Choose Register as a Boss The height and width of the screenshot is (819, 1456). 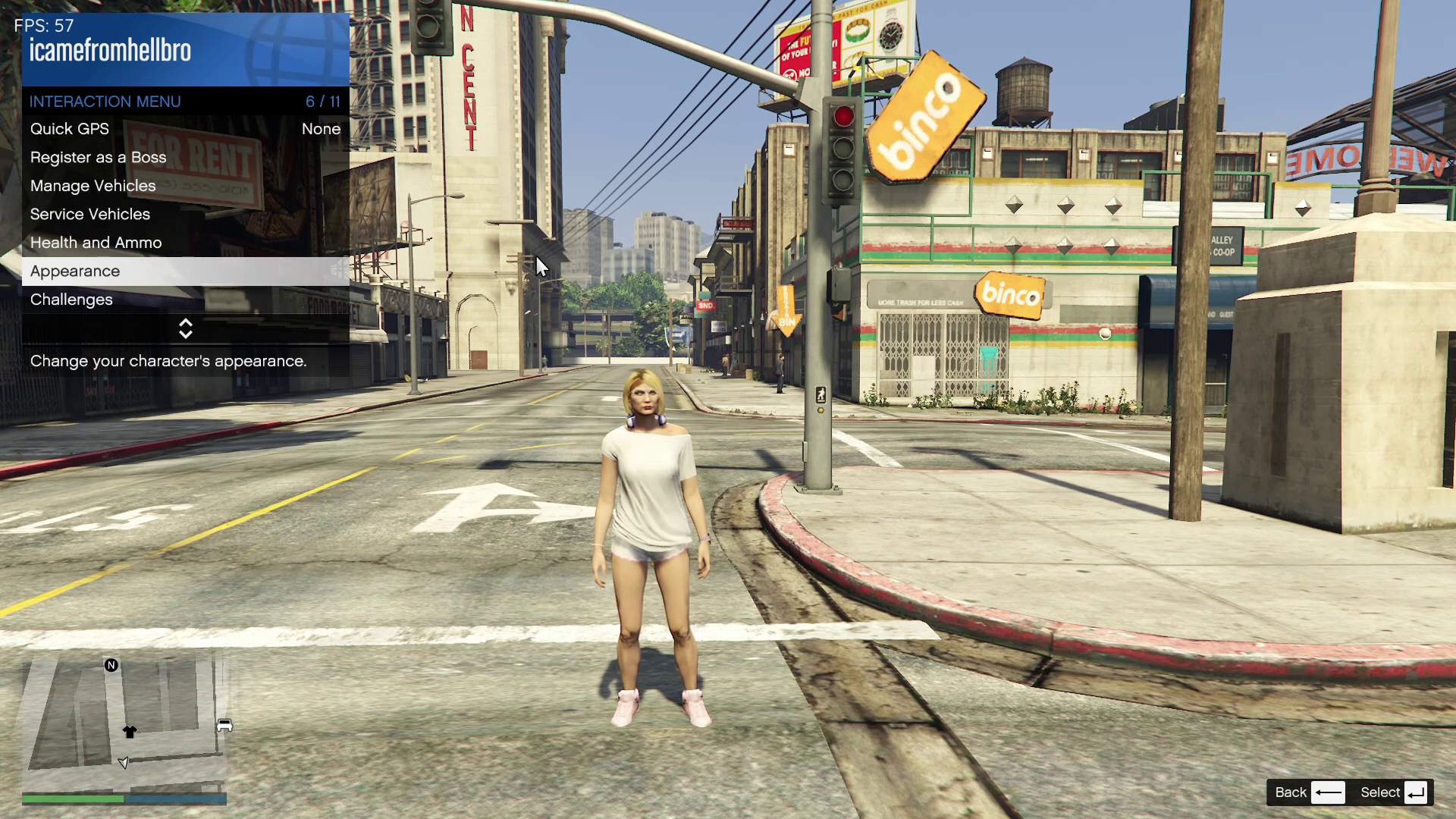click(x=185, y=158)
